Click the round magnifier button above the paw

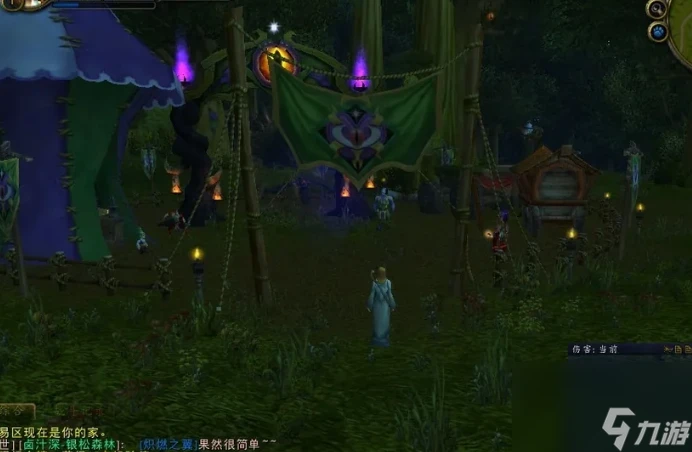tap(657, 9)
